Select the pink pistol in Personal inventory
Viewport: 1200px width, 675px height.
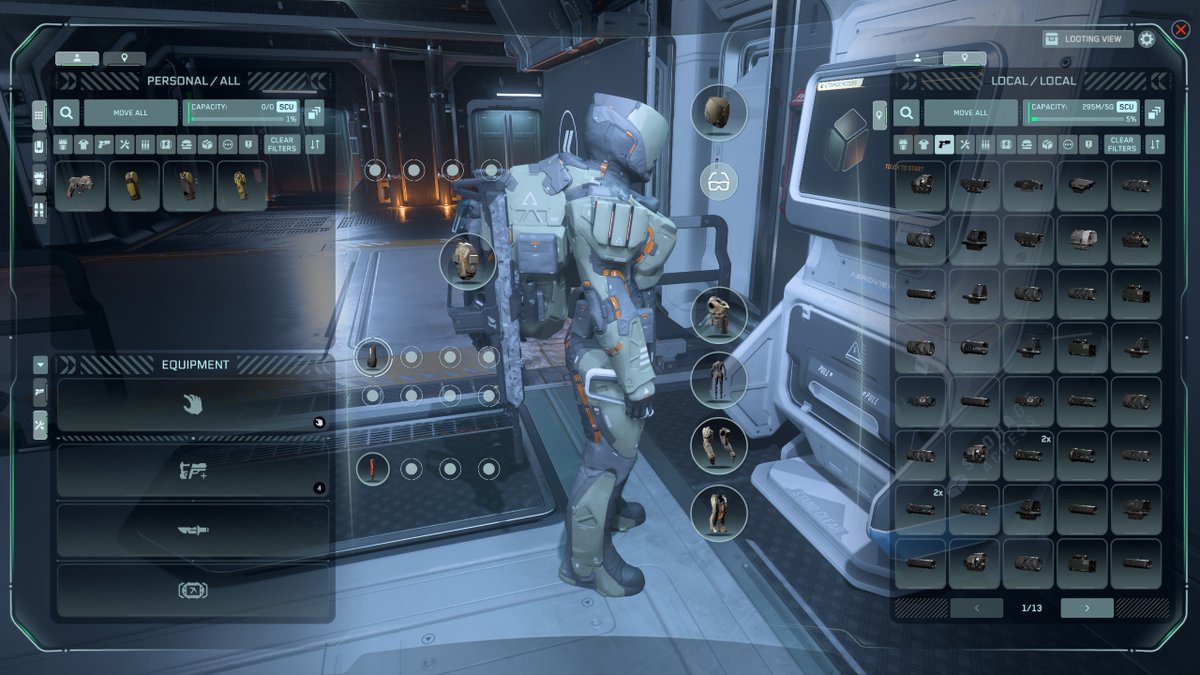click(x=81, y=186)
